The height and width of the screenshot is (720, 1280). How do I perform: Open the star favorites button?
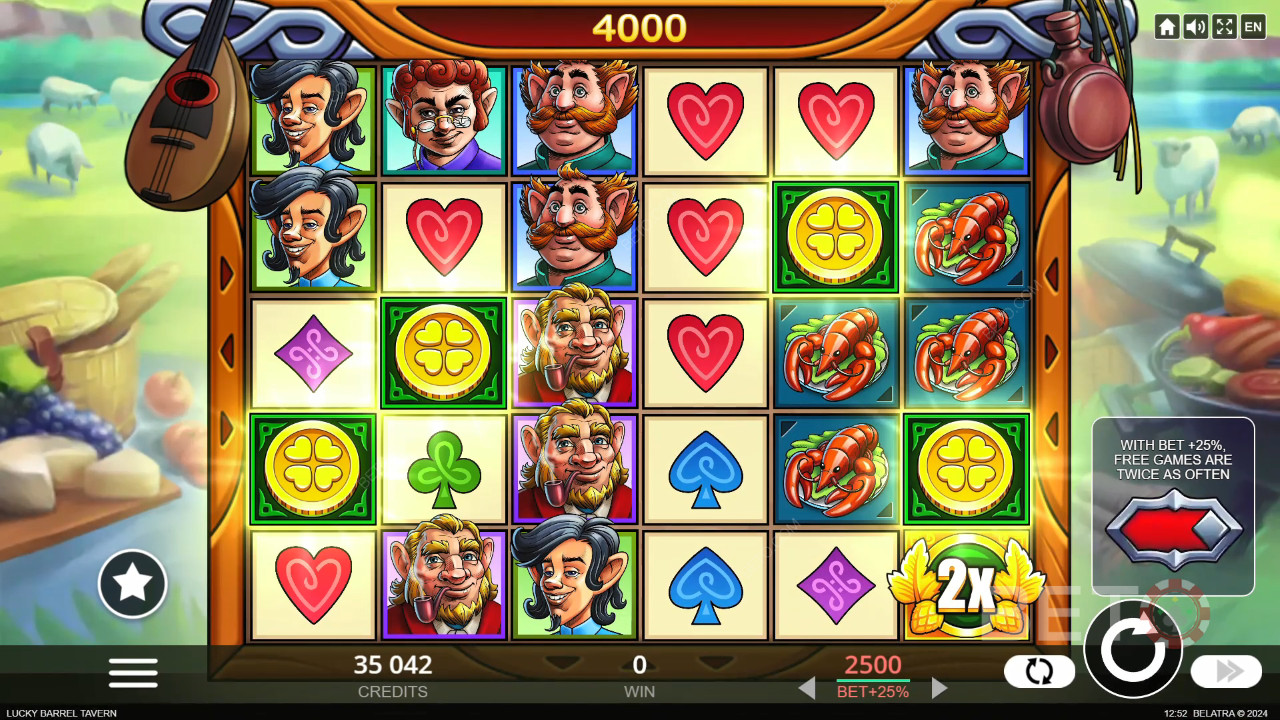pyautogui.click(x=132, y=584)
